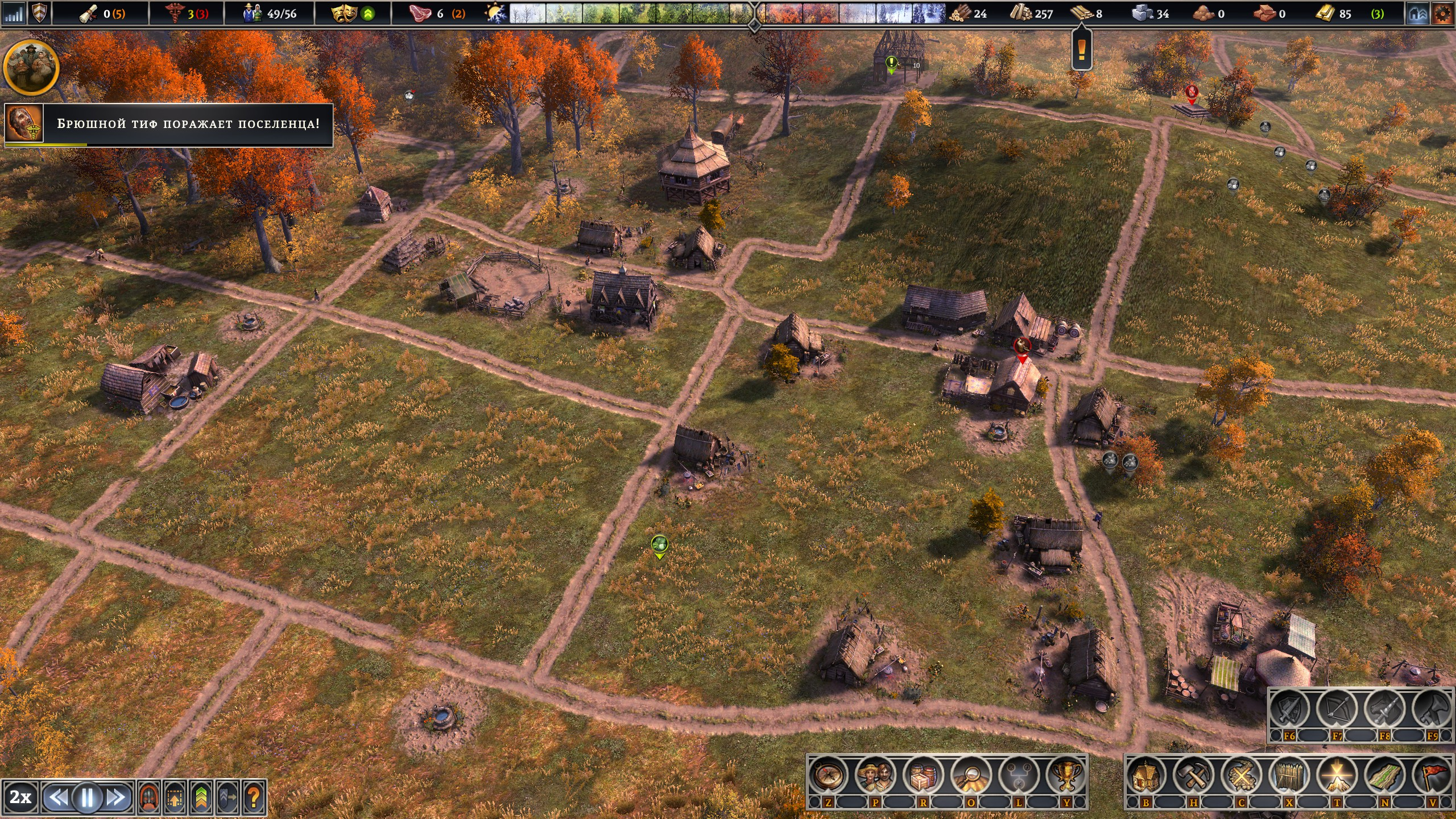Screen dimensions: 1456x819
Task: Pause the game with the pause button
Action: [x=87, y=797]
